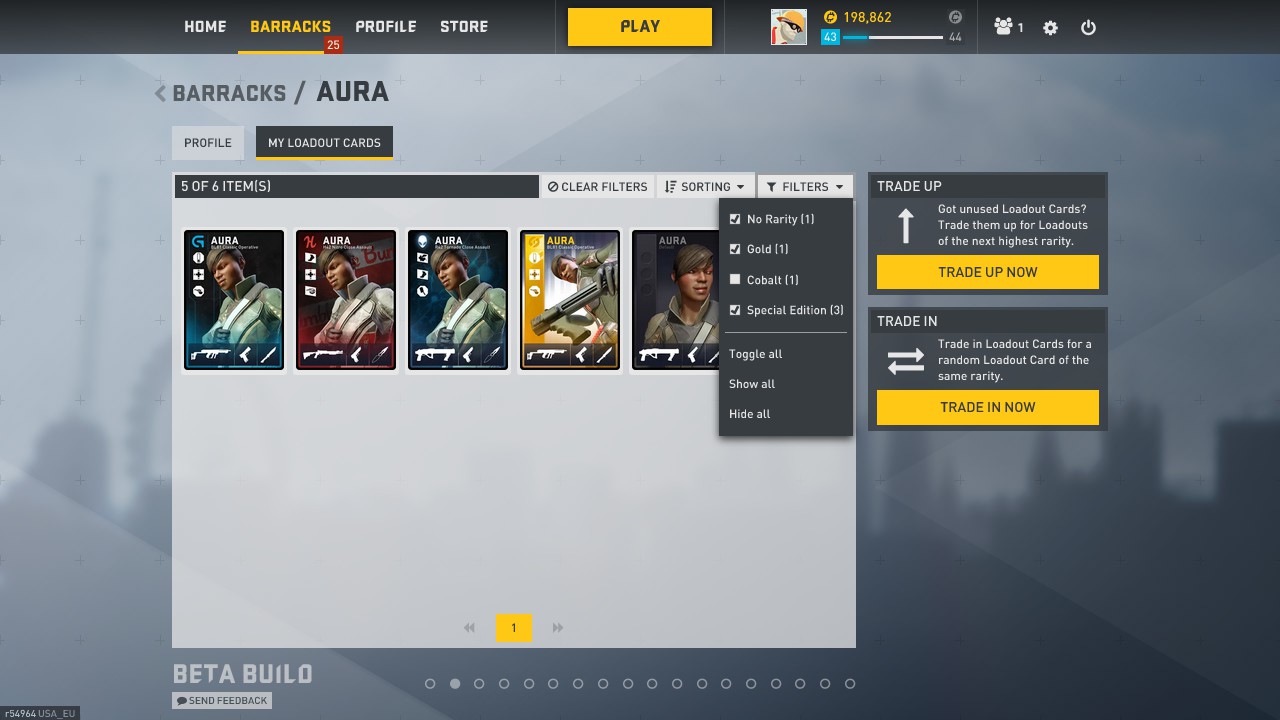Open the settings gear icon
This screenshot has width=1280, height=720.
click(1050, 28)
